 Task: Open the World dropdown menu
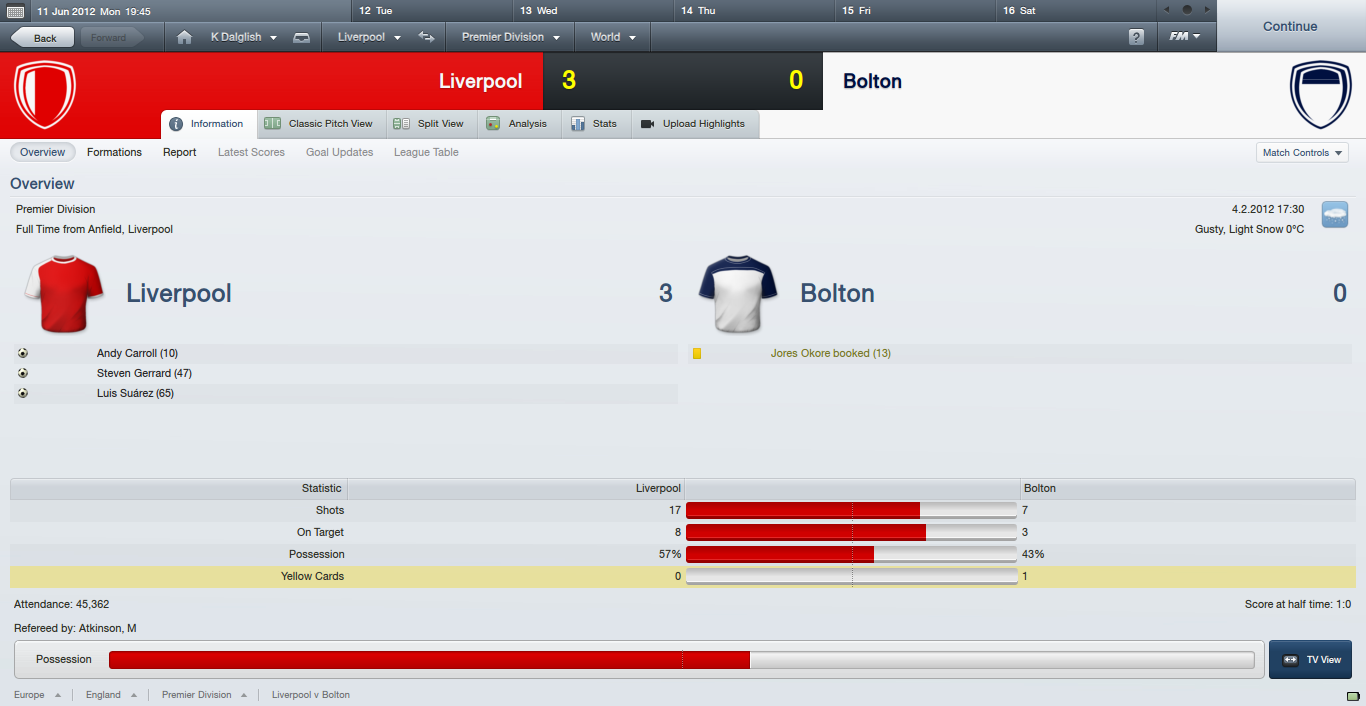pos(613,37)
